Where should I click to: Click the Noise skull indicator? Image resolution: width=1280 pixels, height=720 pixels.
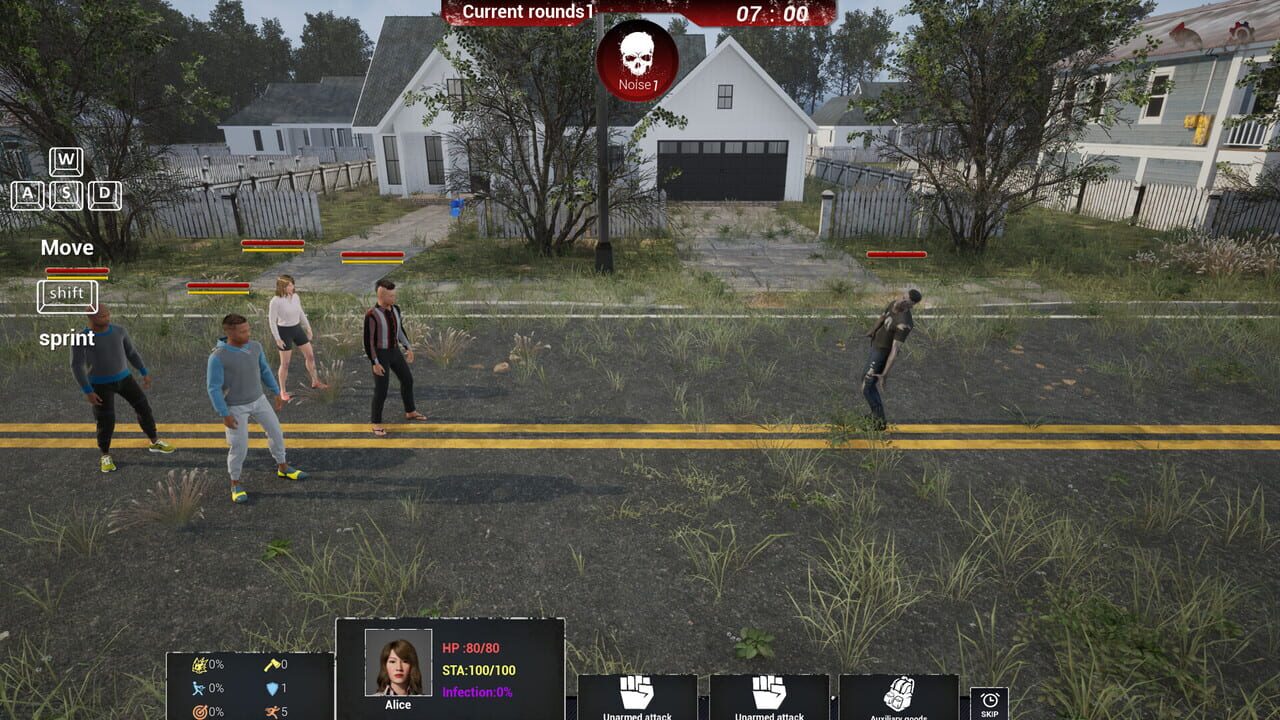637,62
